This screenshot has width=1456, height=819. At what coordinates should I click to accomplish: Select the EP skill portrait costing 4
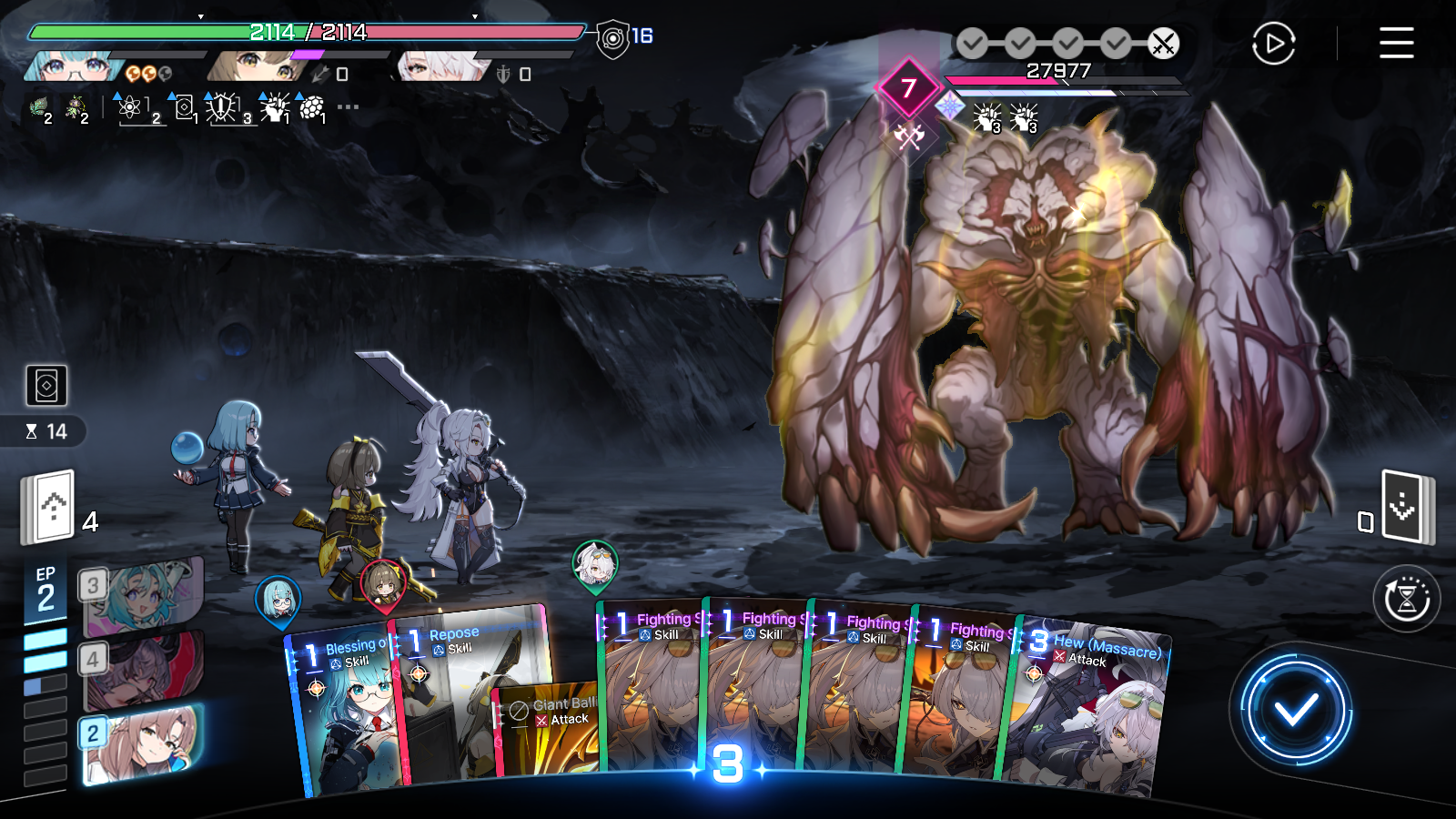[142, 671]
